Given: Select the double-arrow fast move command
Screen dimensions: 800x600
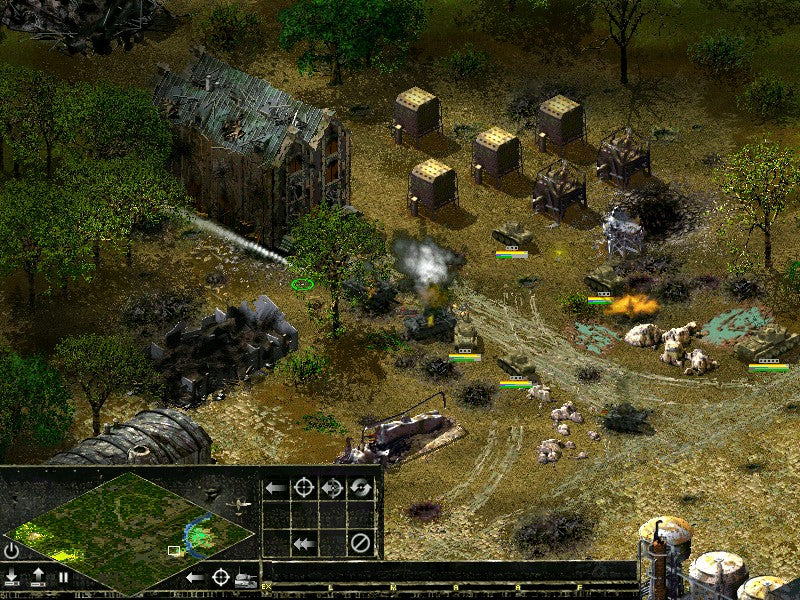Looking at the screenshot, I should click(x=303, y=544).
